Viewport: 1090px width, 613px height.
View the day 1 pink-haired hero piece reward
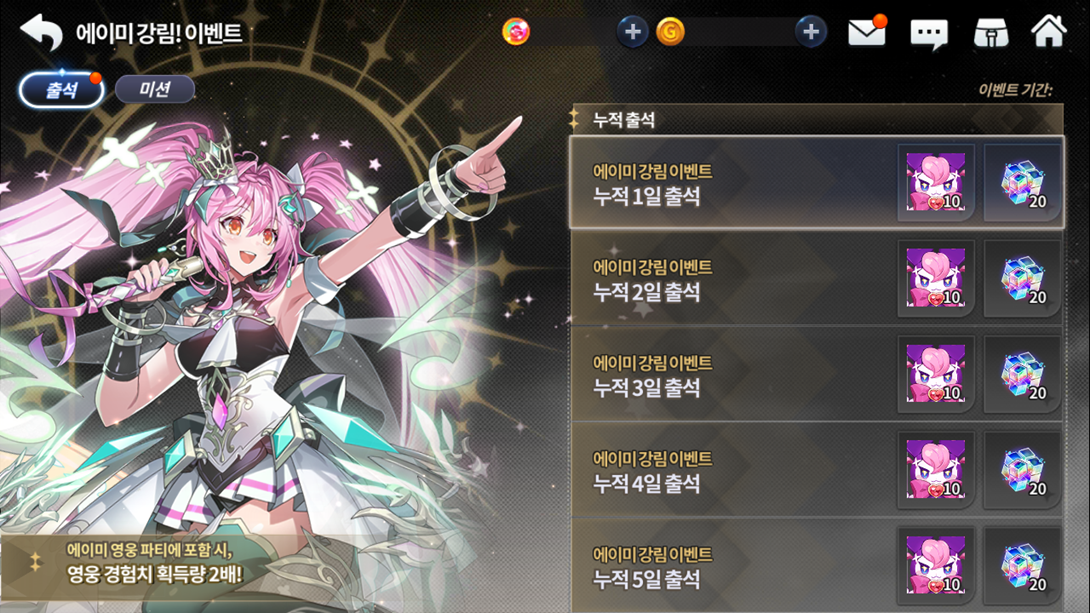[936, 182]
